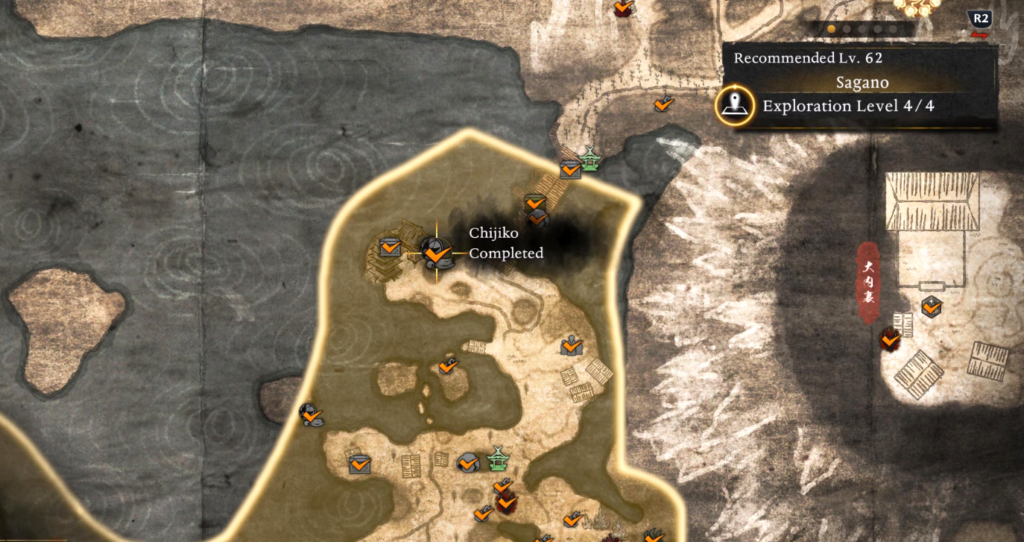The width and height of the screenshot is (1024, 542).
Task: Select the completed chest marker in the southwest village
Action: click(x=359, y=463)
